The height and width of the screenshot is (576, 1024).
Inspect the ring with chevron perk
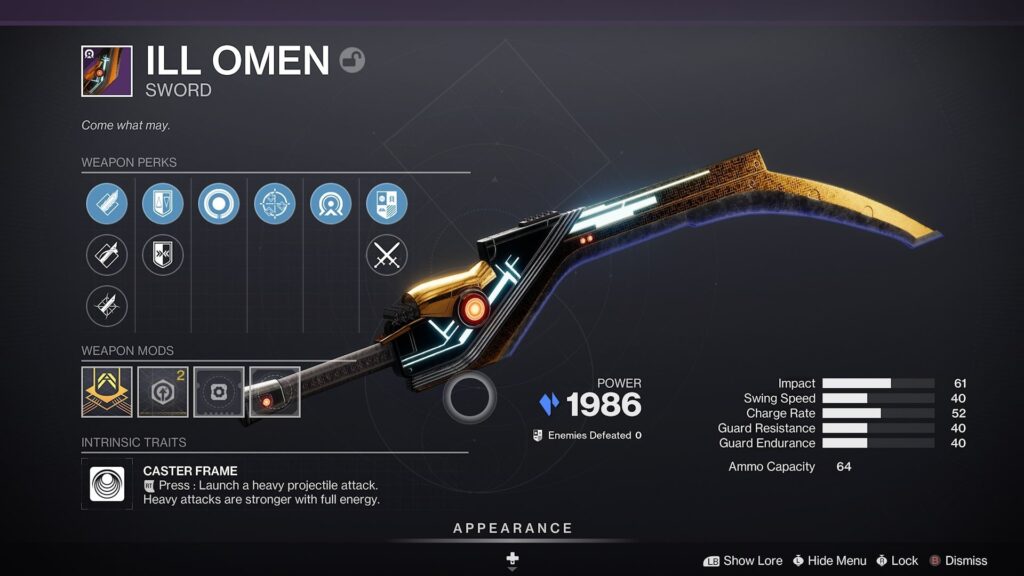pyautogui.click(x=330, y=203)
